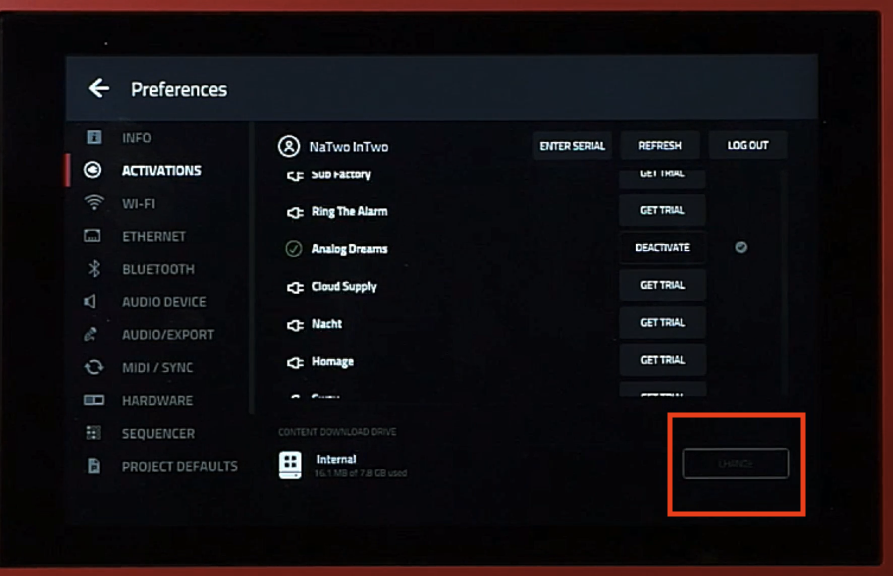Get the trial for Cloud Supply
The width and height of the screenshot is (893, 576).
662,286
